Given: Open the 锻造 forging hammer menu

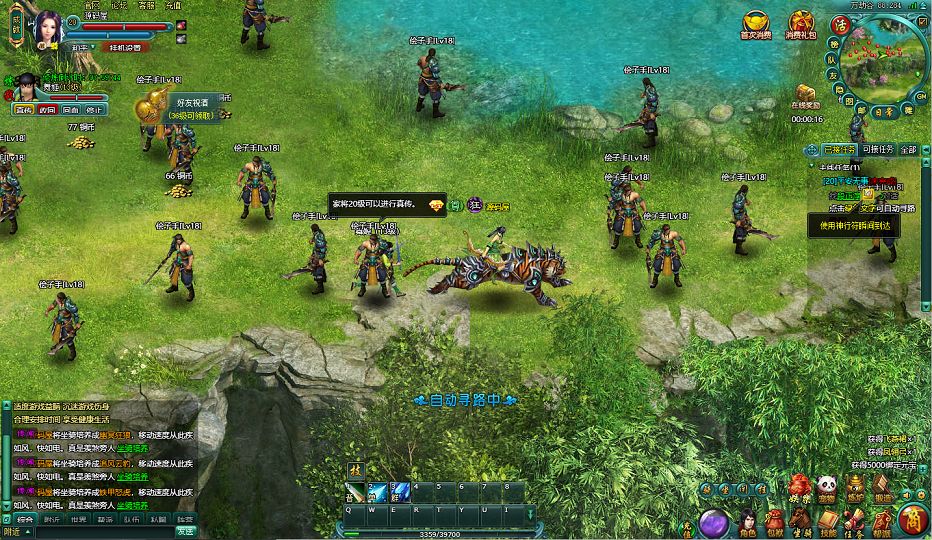Looking at the screenshot, I should (x=882, y=489).
